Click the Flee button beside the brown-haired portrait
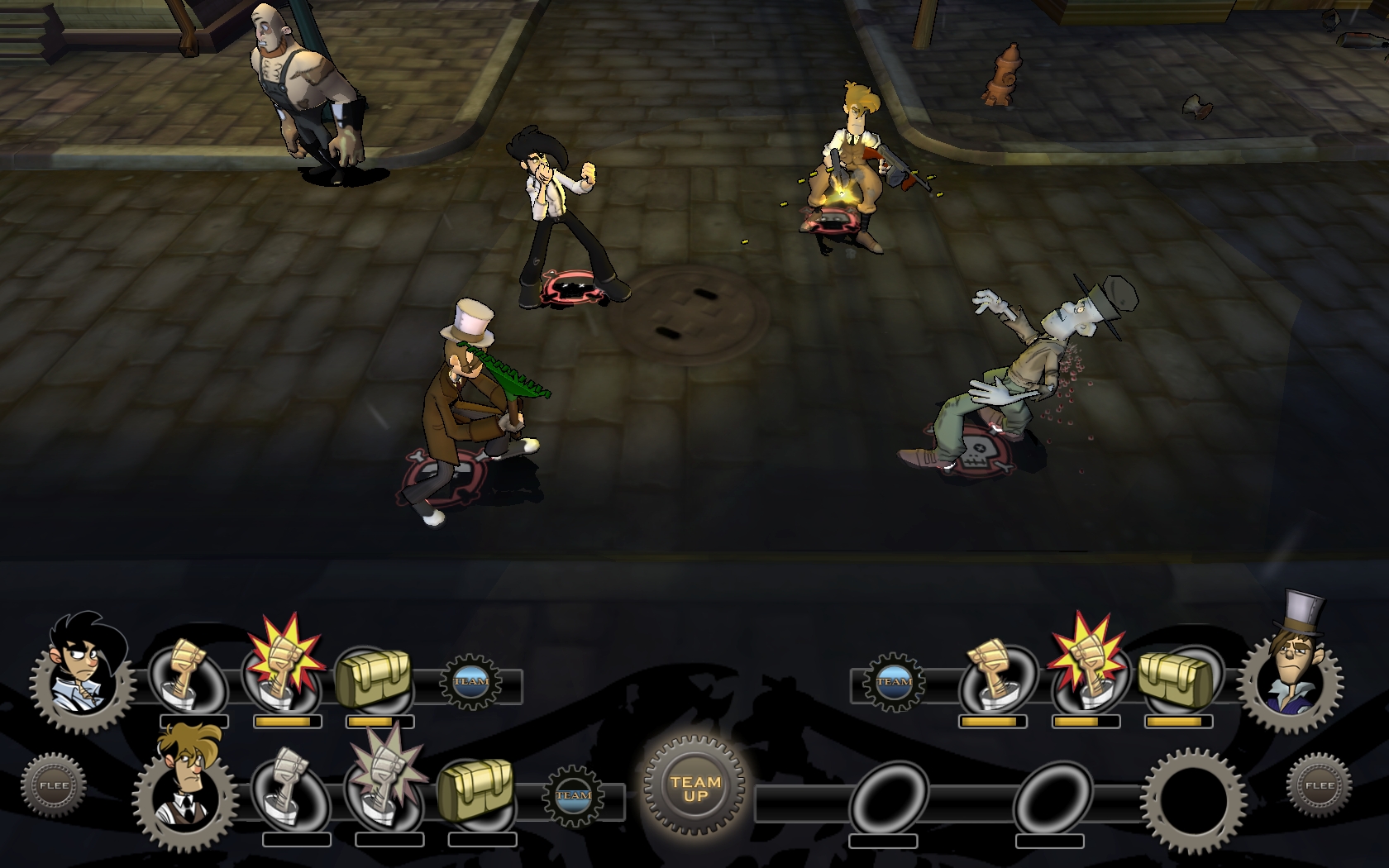The image size is (1389, 868). pyautogui.click(x=54, y=785)
